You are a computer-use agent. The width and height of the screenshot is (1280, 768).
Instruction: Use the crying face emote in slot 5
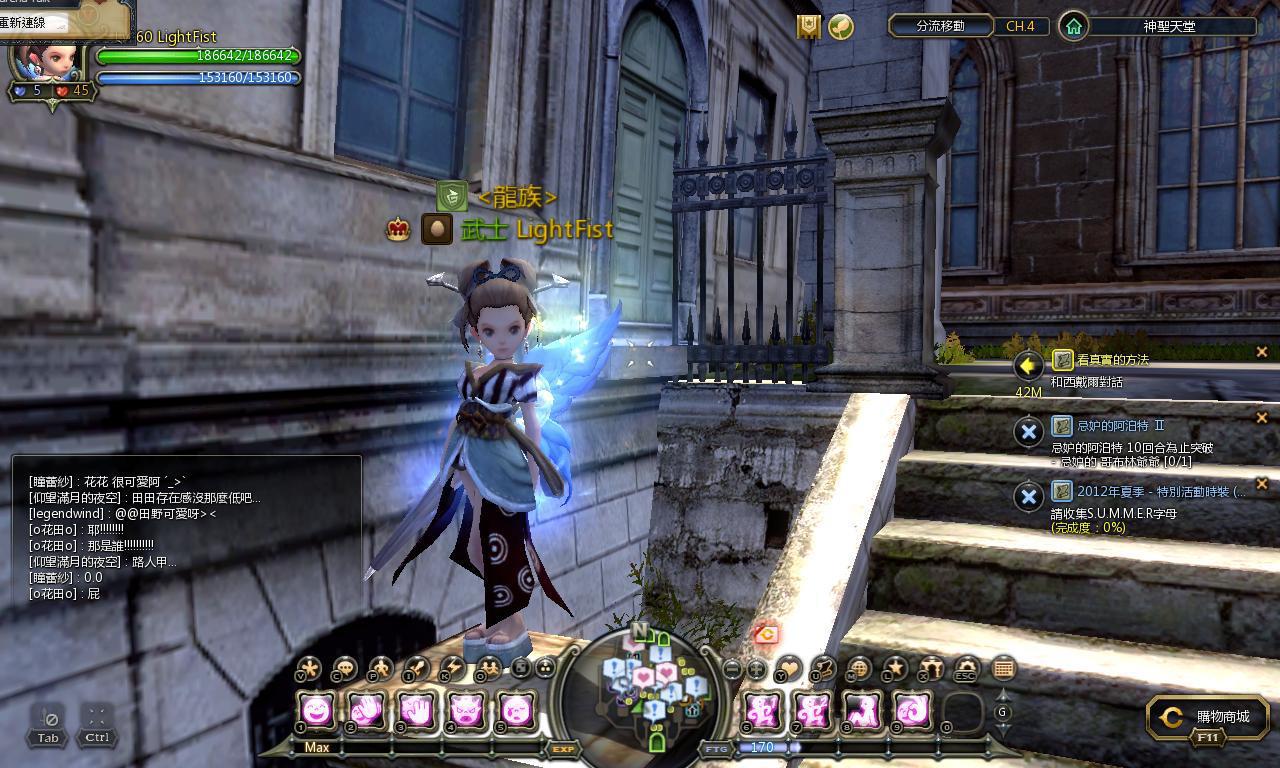pos(516,711)
